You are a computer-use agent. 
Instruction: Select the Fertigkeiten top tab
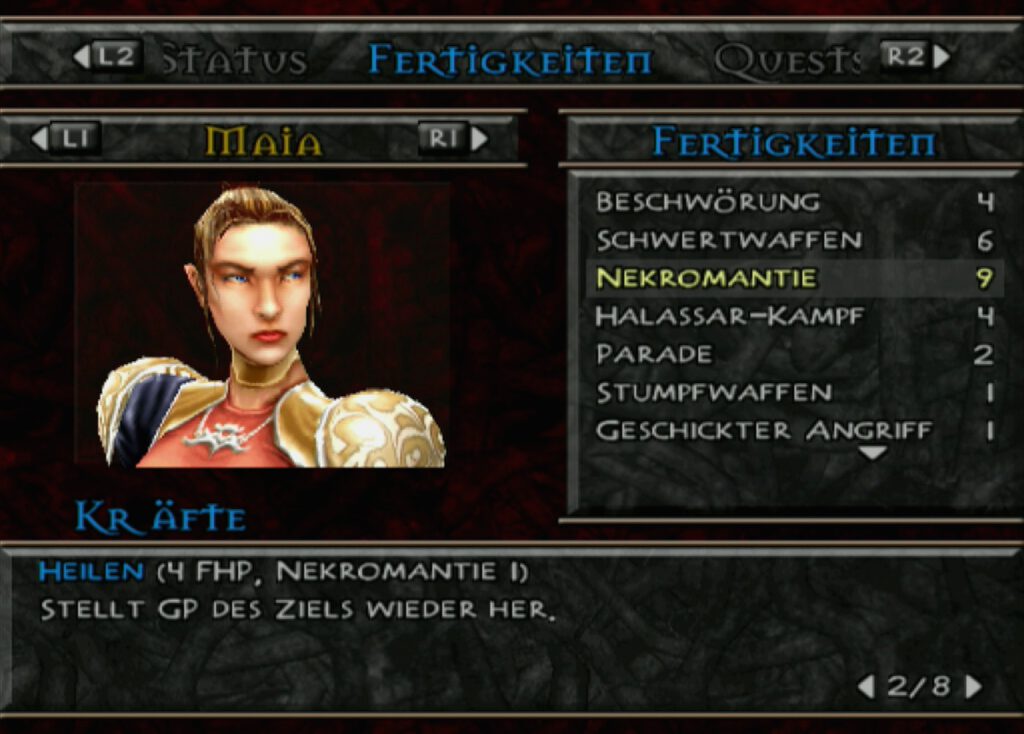tap(510, 60)
